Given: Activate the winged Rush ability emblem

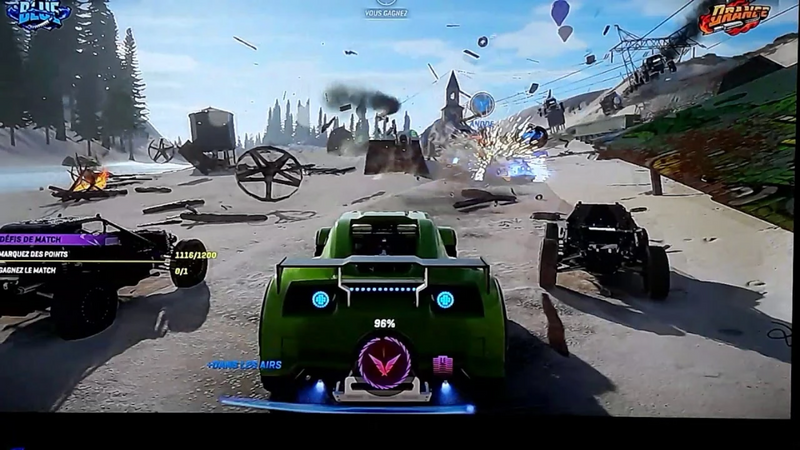Looking at the screenshot, I should tap(384, 362).
